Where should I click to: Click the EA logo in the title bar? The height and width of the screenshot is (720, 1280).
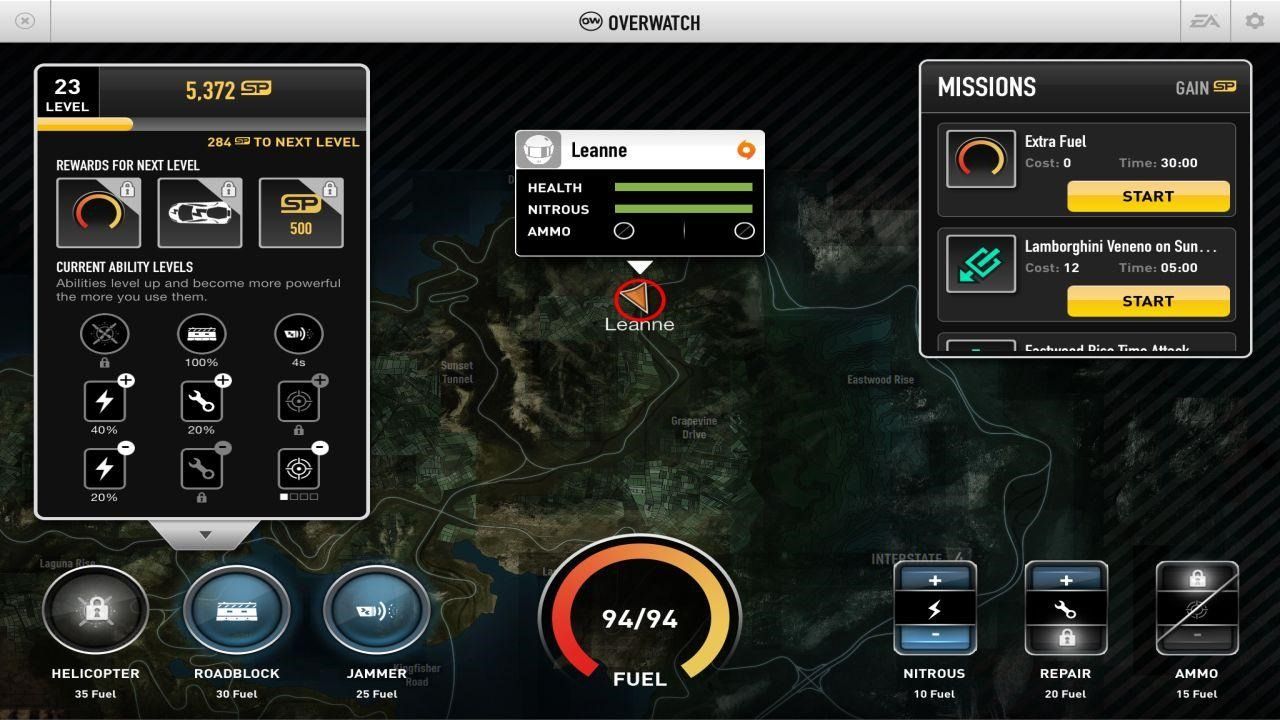(1204, 21)
